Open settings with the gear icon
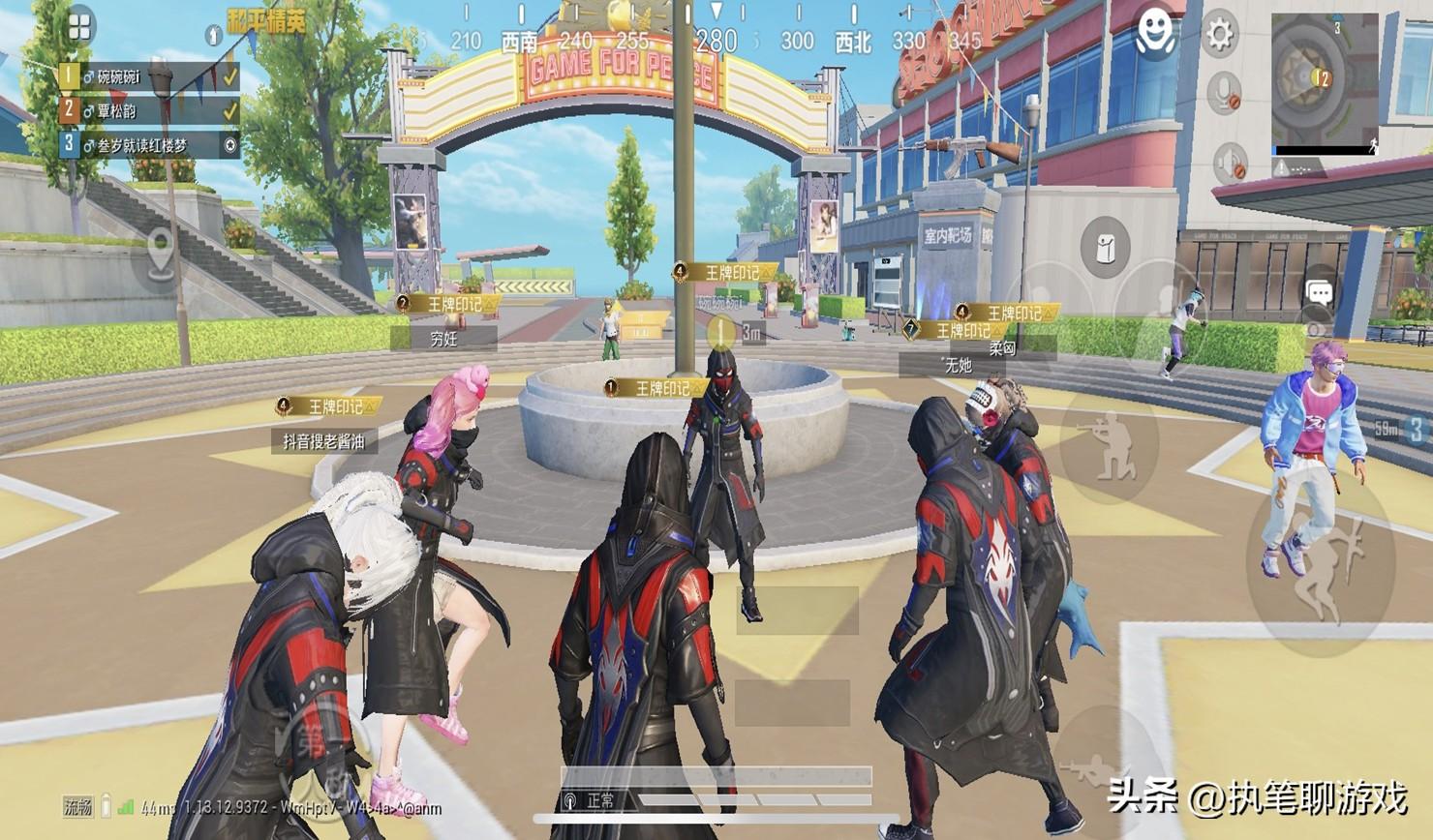 pos(1218,35)
